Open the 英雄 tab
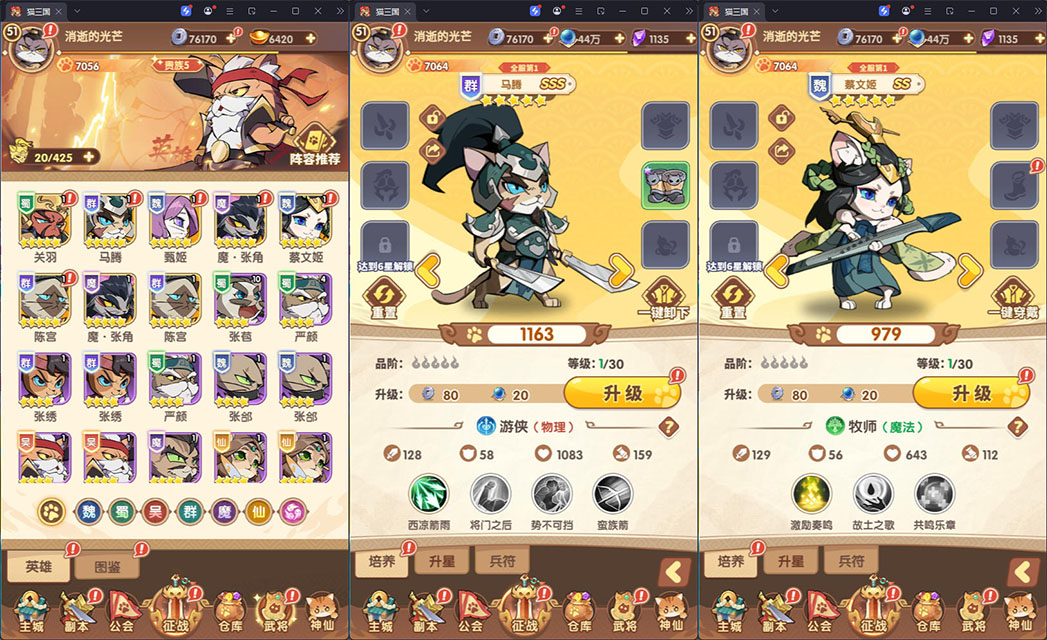Viewport: 1047px width, 640px height. click(x=37, y=566)
